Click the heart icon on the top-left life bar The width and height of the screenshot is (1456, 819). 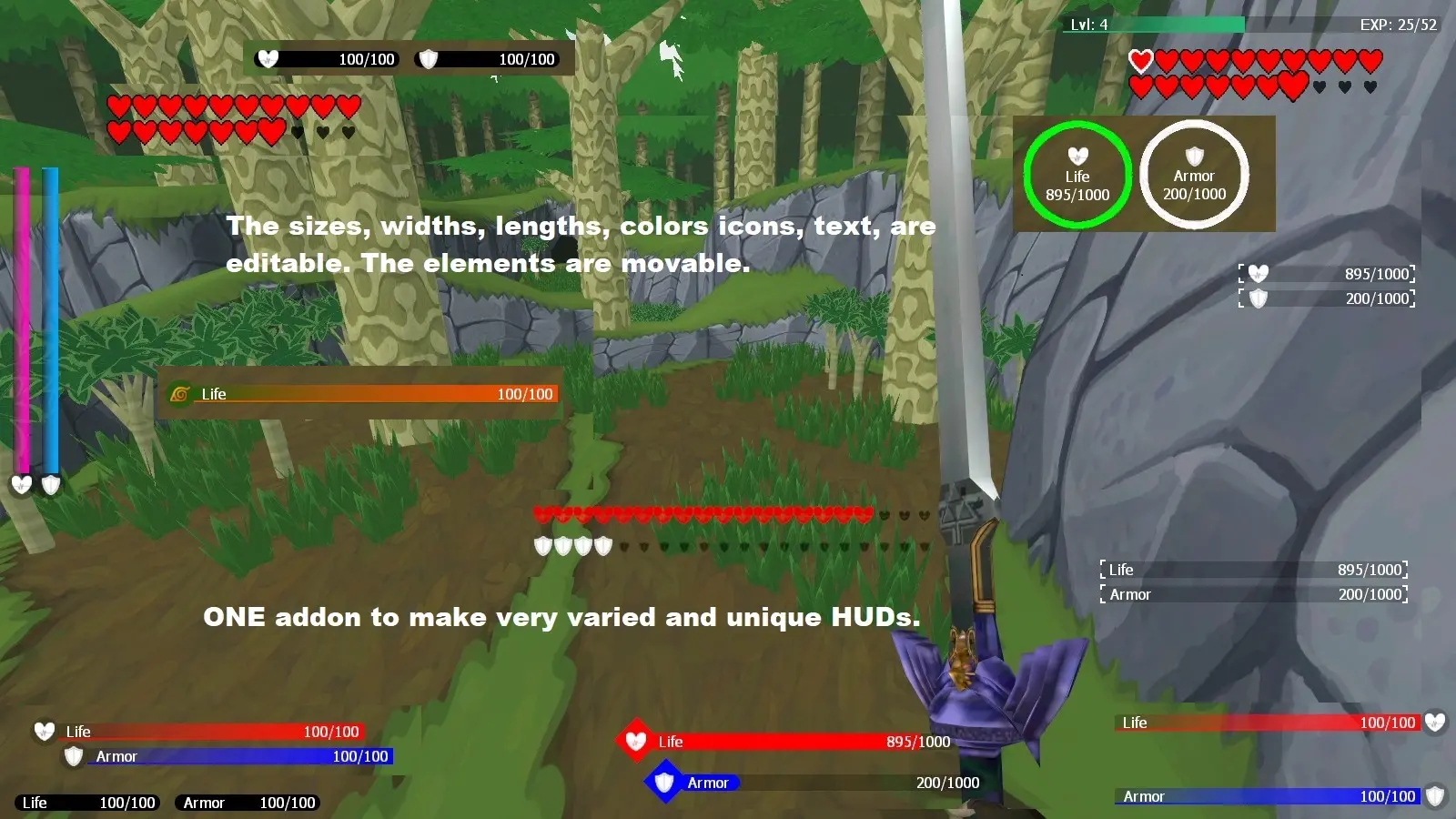(268, 59)
